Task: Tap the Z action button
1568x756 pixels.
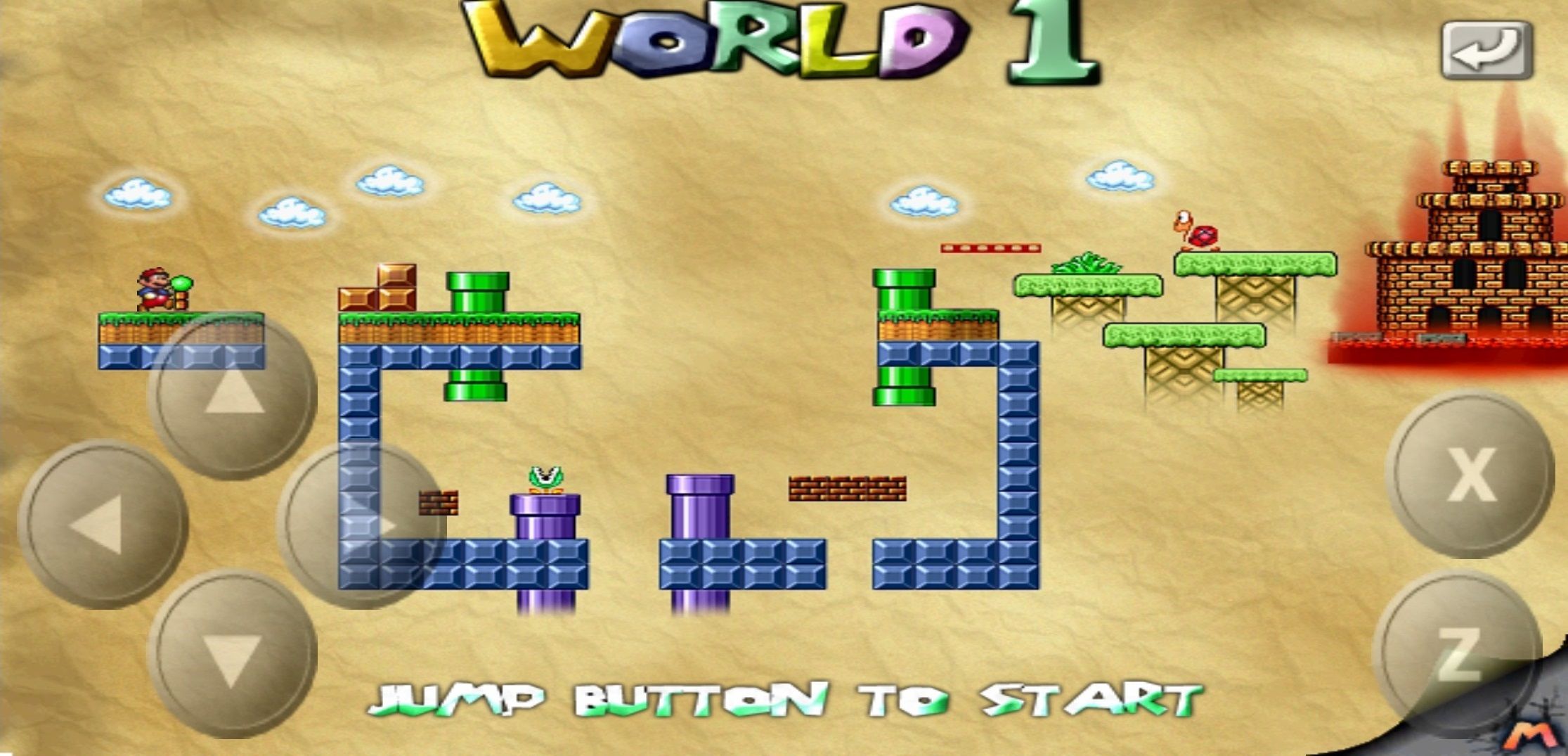Action: [x=1457, y=654]
